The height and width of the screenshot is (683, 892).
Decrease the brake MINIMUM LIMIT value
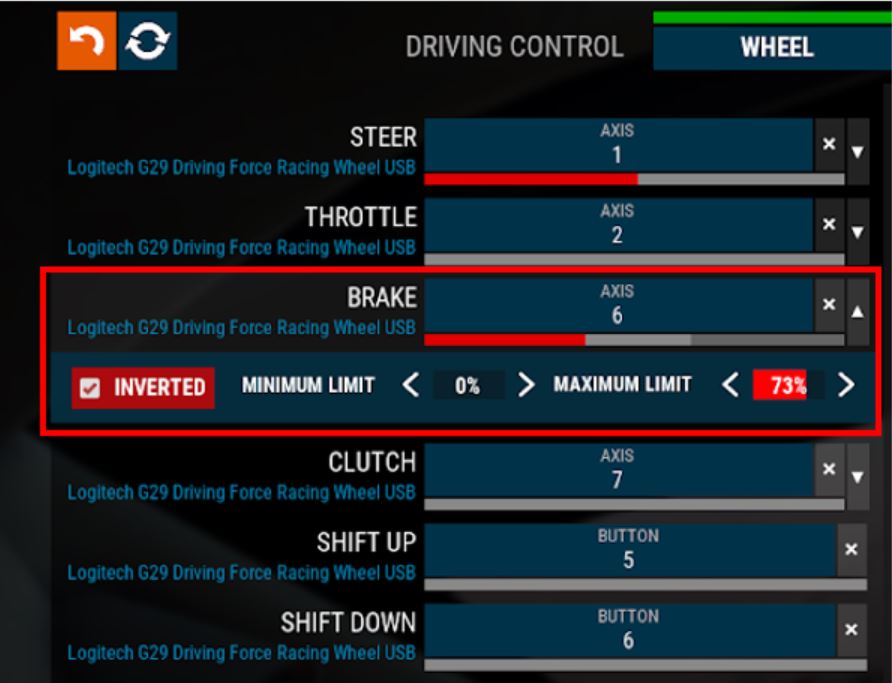pos(410,385)
